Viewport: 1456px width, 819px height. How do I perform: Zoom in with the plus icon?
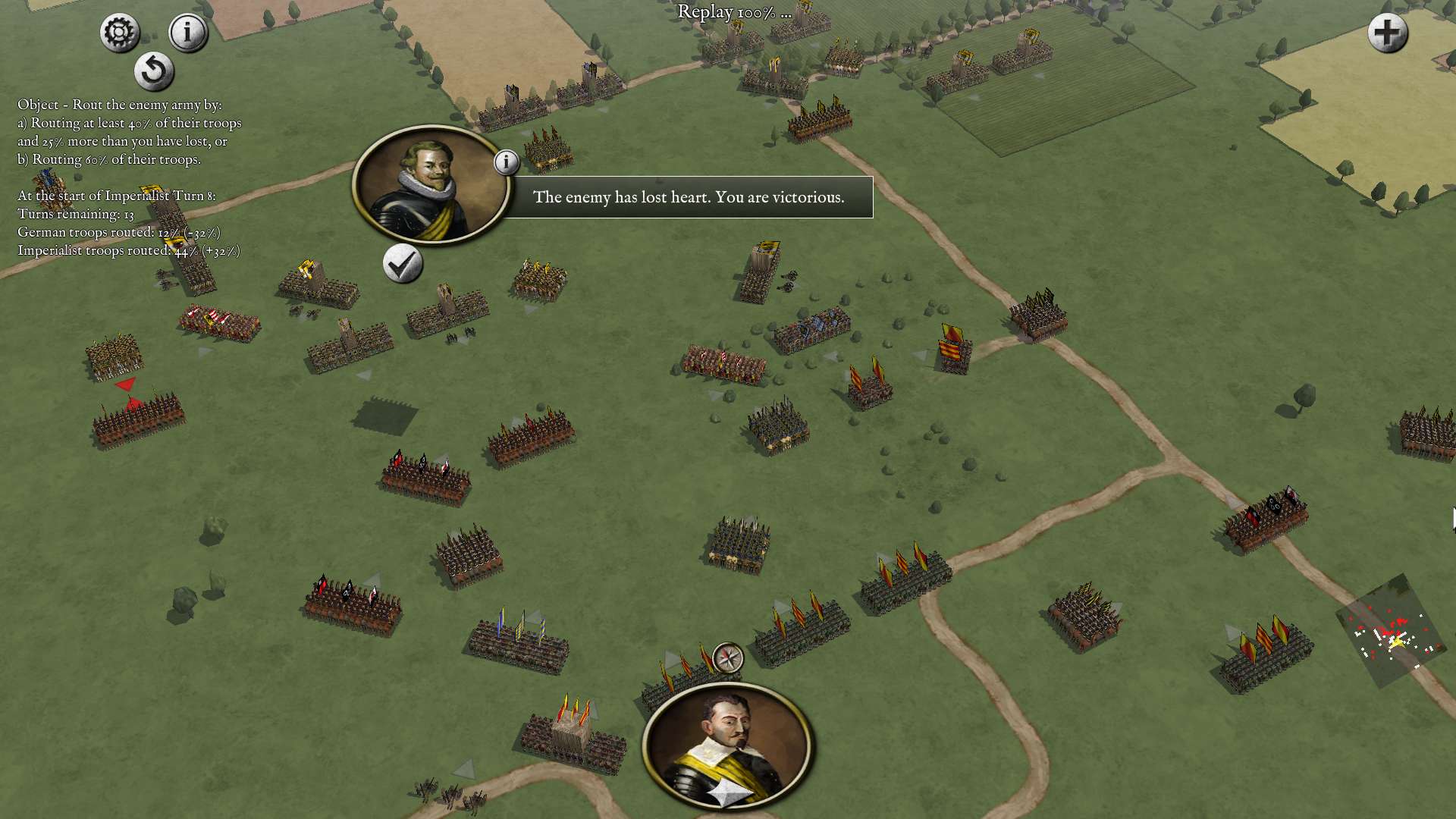[x=1387, y=33]
